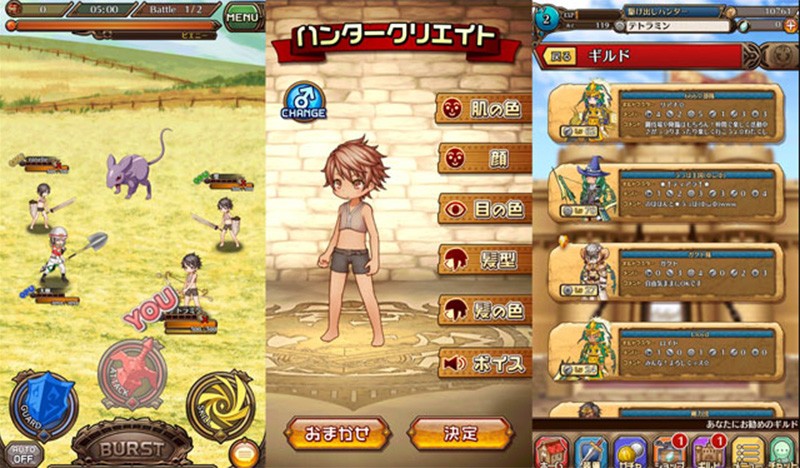Tap the orange plus button beside gems
This screenshot has height=468, width=800.
(790, 26)
